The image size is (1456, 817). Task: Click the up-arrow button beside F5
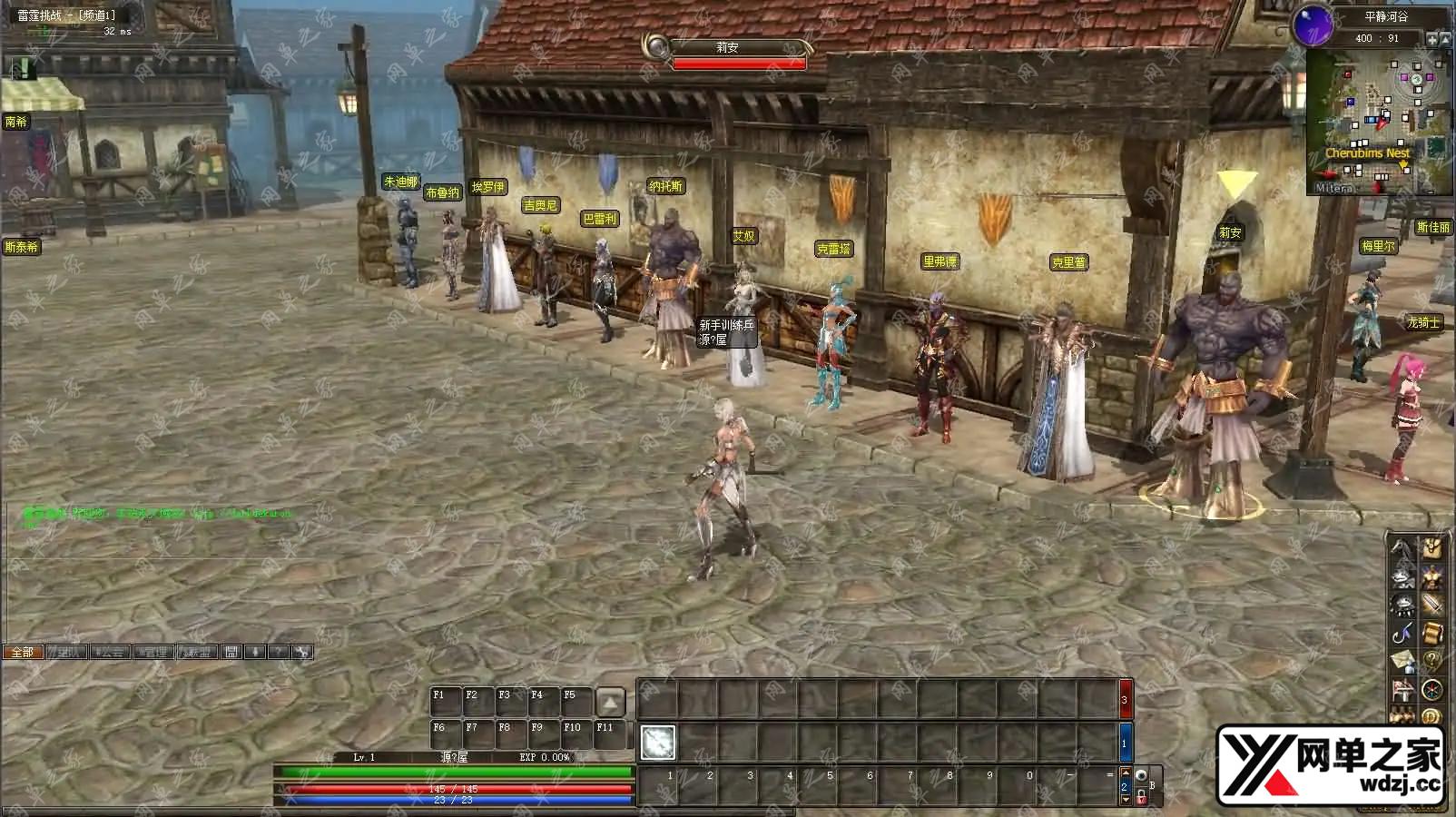(x=610, y=702)
